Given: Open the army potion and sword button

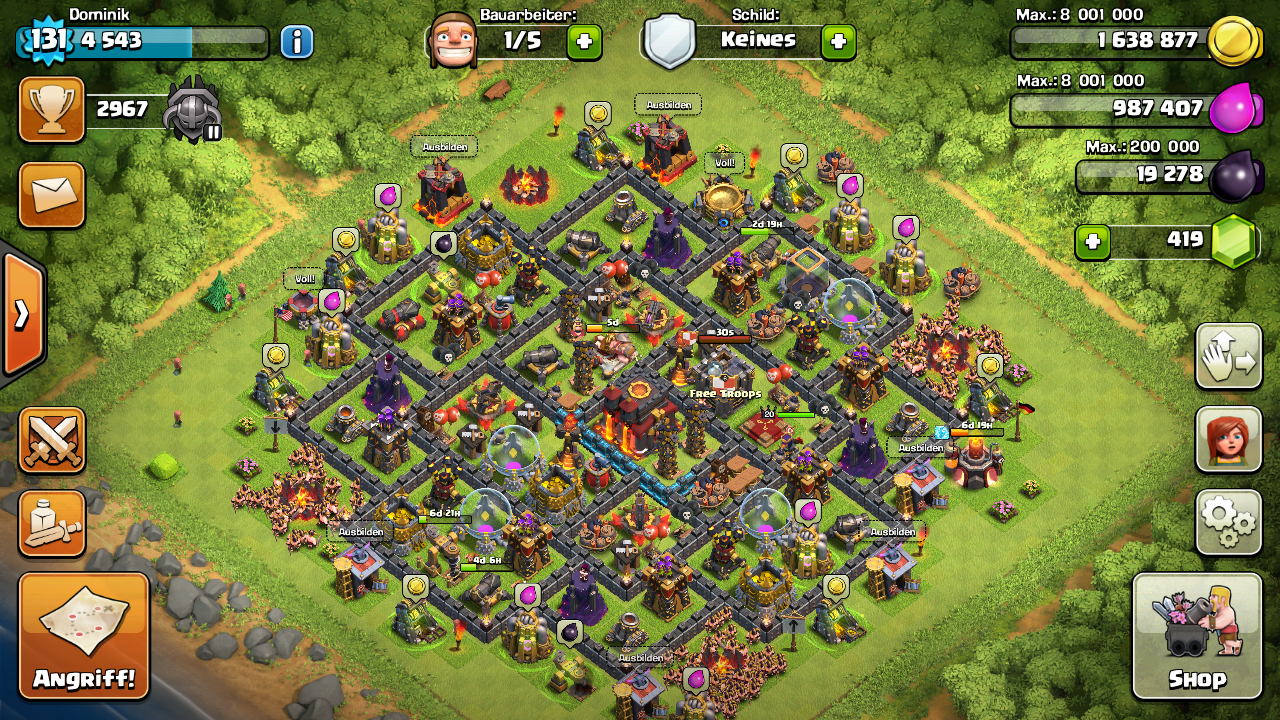Looking at the screenshot, I should (52, 523).
